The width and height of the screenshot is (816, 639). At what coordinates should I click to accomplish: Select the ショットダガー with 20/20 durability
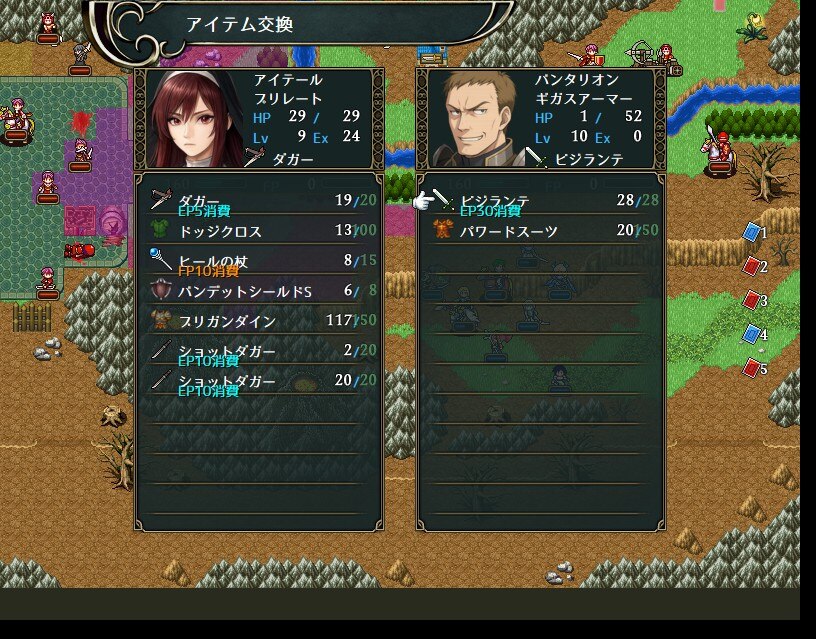258,382
